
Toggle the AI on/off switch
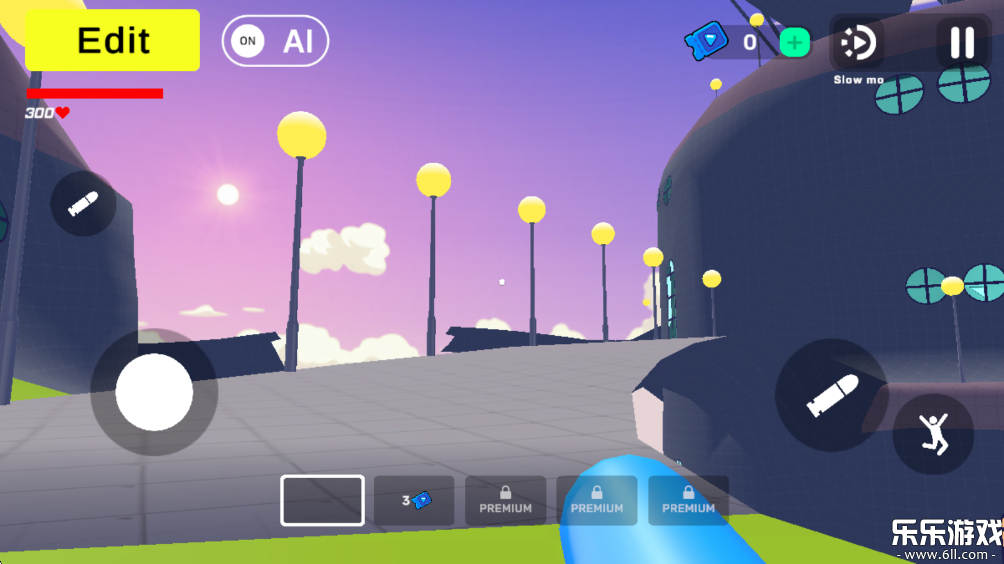275,41
